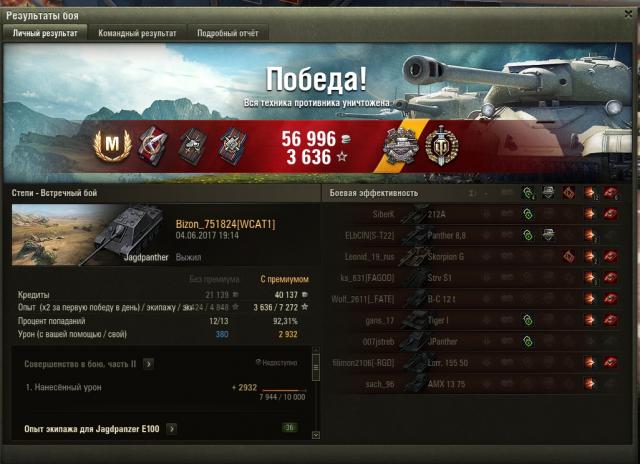Expand Опыт экипажа для Jagdpanzer E100 arrow
Screen dimensions: 640x464
(x=172, y=429)
